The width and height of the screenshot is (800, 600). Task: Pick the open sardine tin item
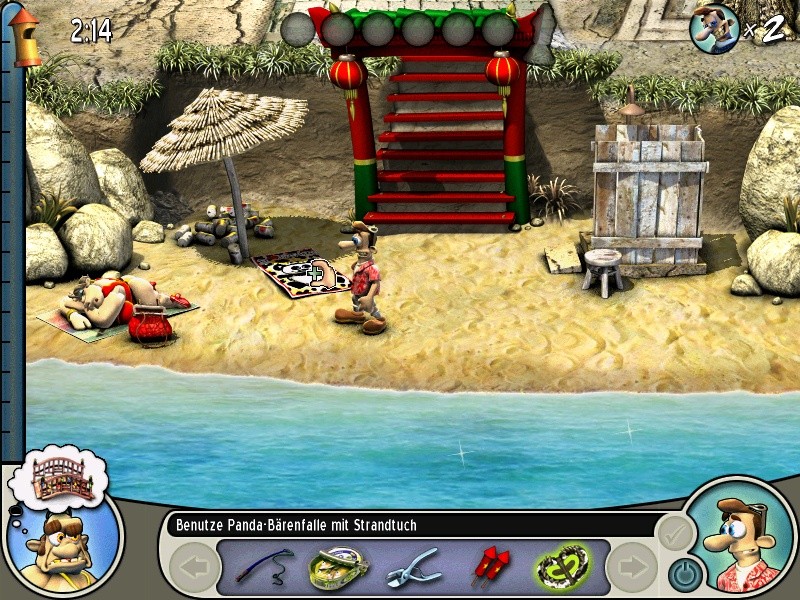(x=337, y=566)
